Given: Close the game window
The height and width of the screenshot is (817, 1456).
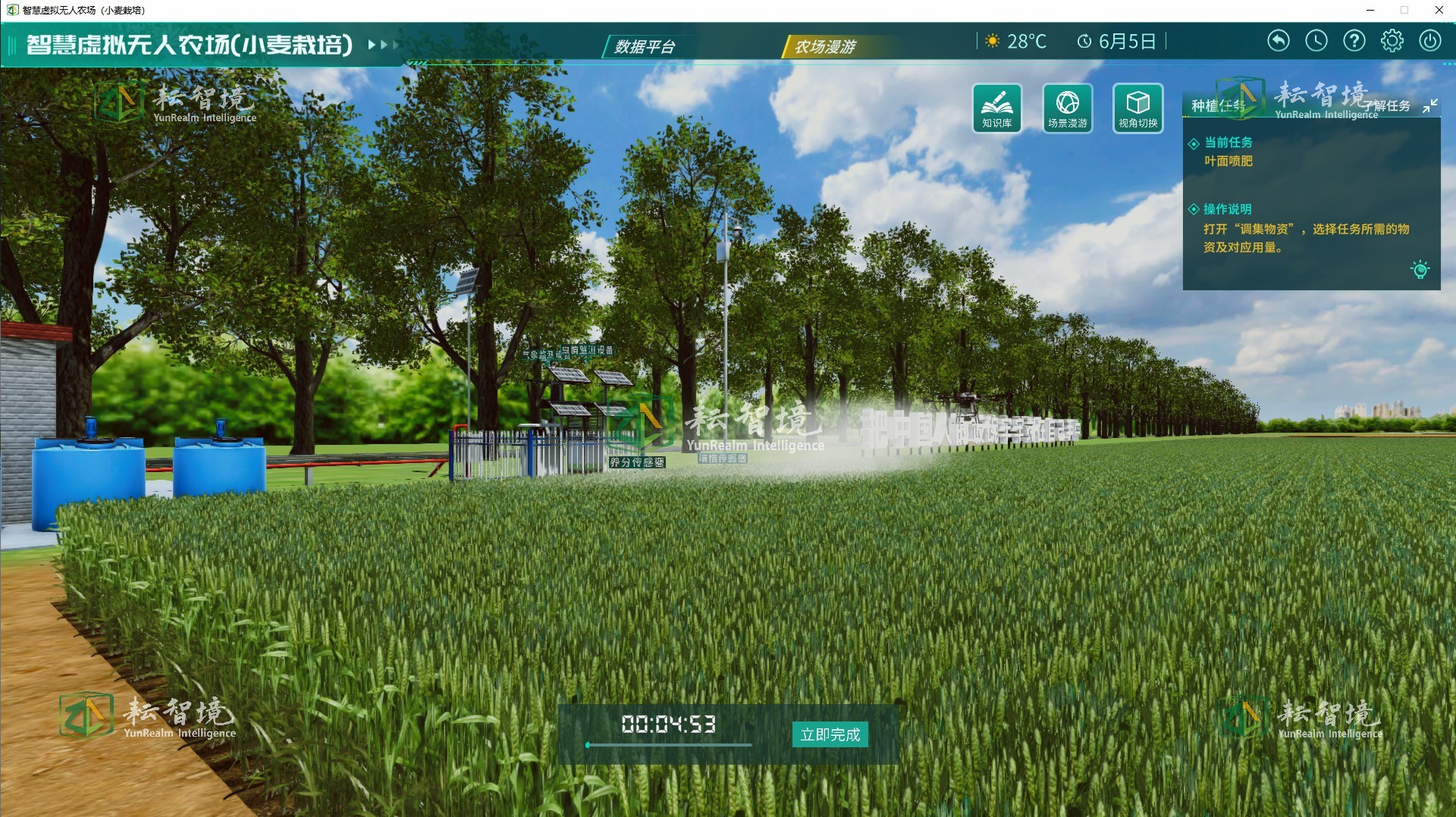Looking at the screenshot, I should tap(1439, 10).
